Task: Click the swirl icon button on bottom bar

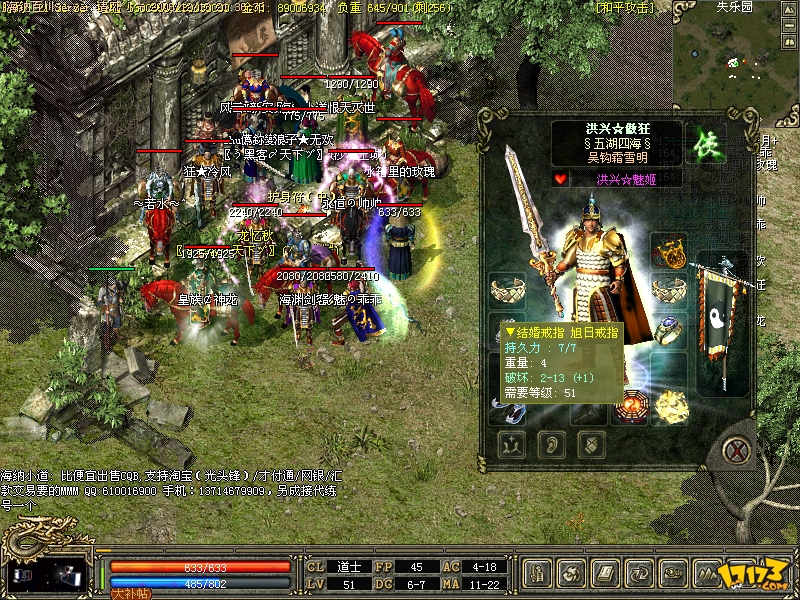Action: (x=571, y=574)
